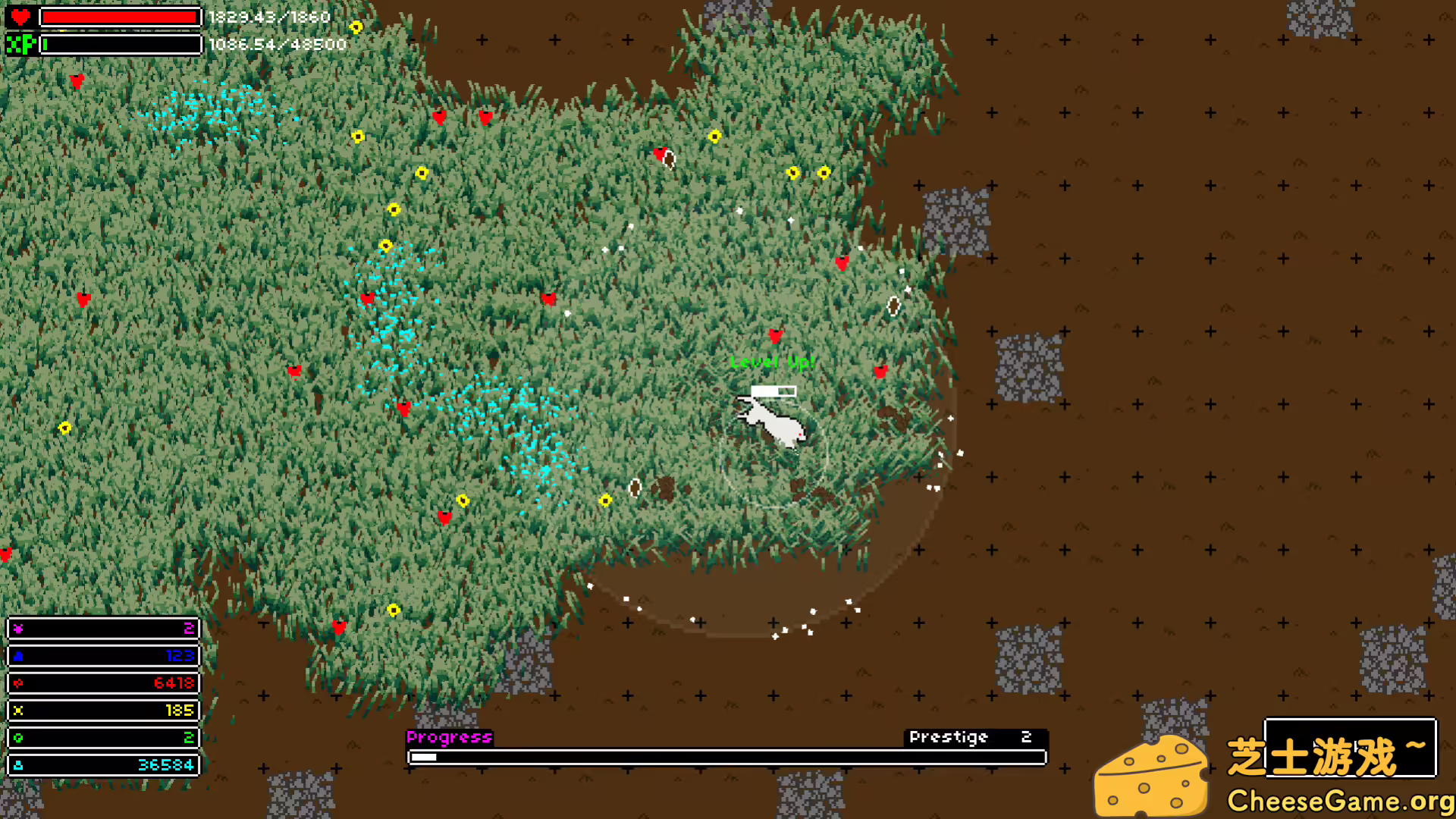Click the white-bordered black button behind the watermark

1350,747
